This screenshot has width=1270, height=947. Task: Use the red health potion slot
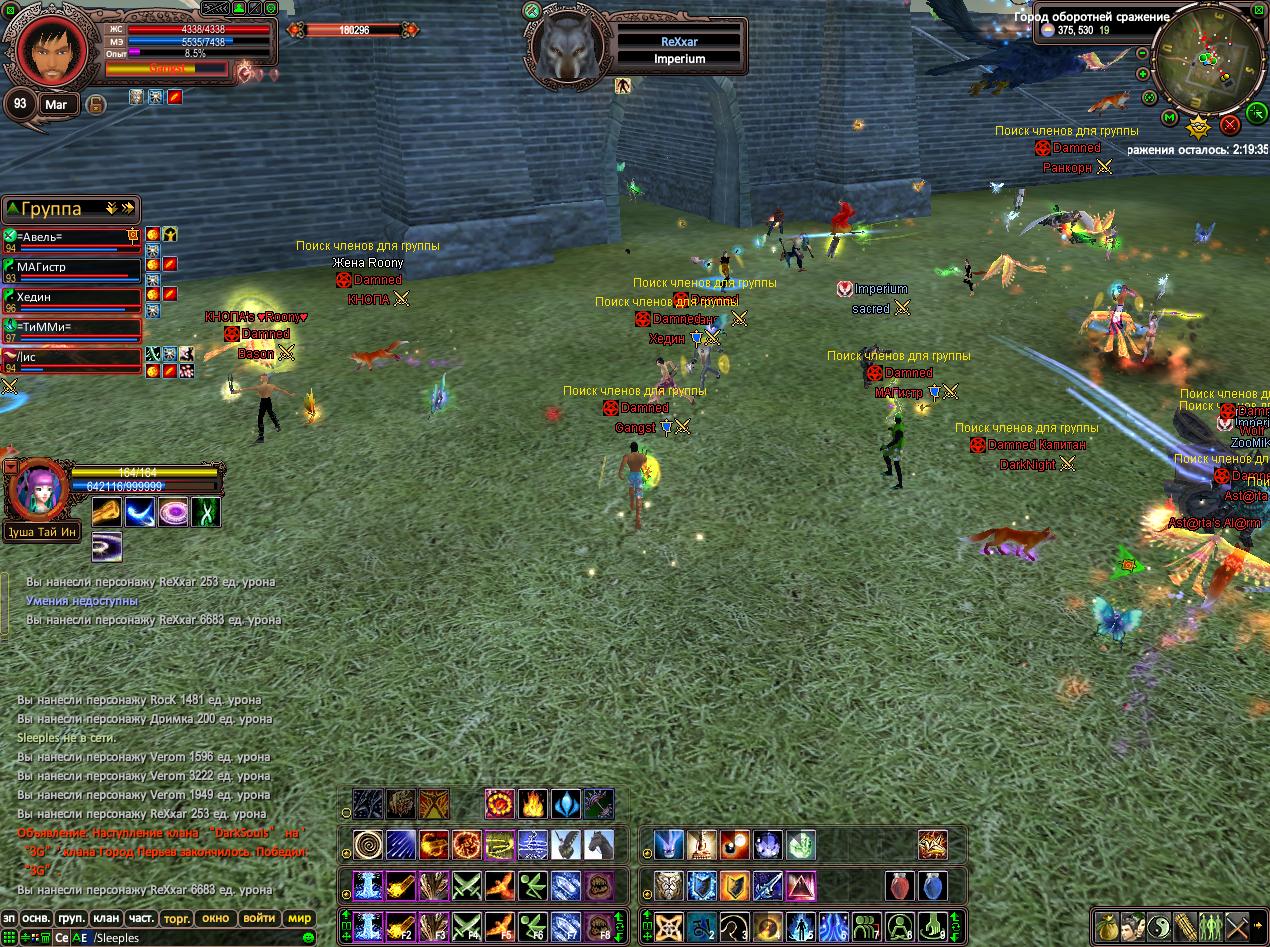pos(898,886)
